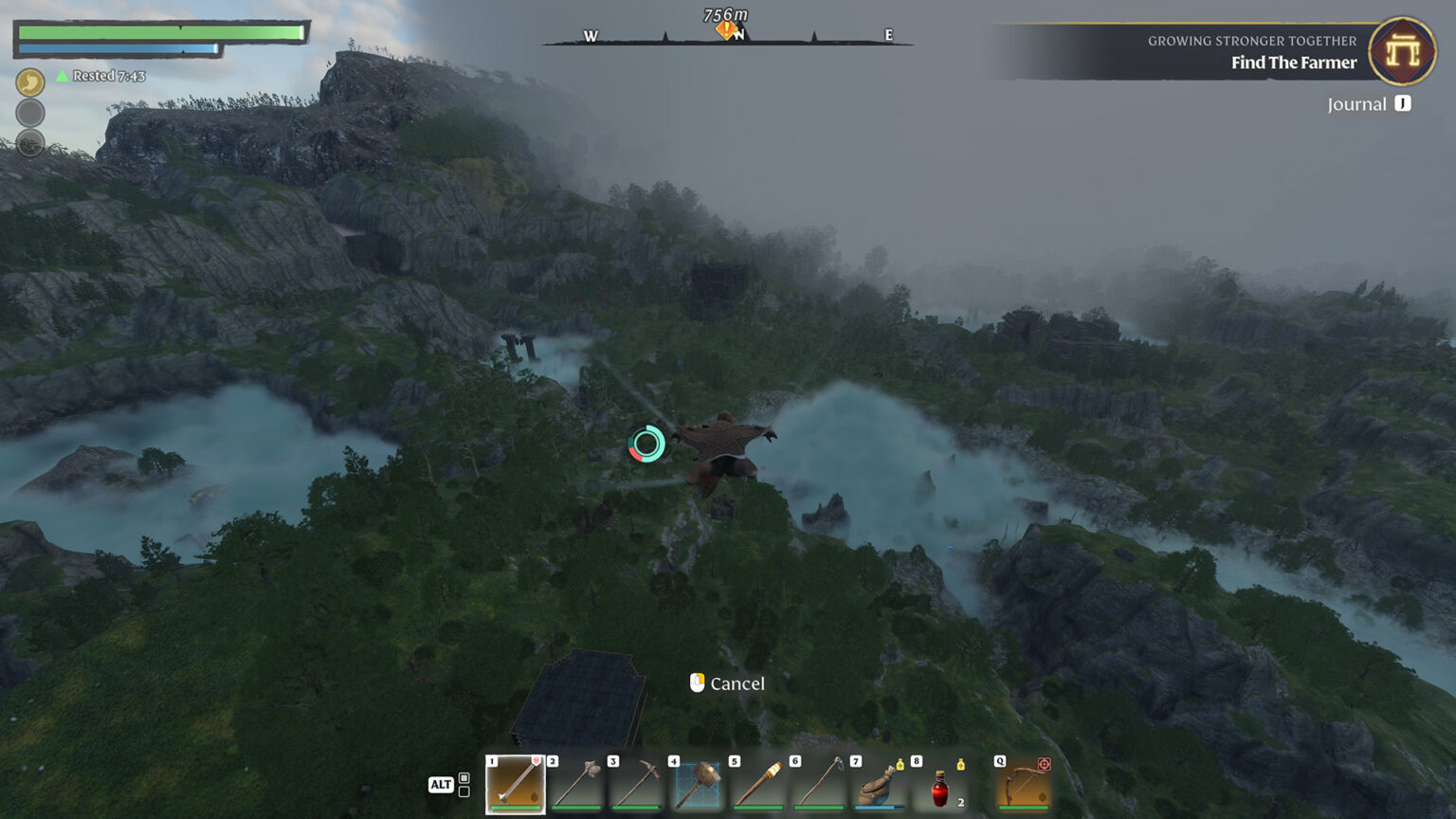Select the Growing Stronger Together quest banner
Screen dimensions: 1456x819
click(x=1249, y=40)
